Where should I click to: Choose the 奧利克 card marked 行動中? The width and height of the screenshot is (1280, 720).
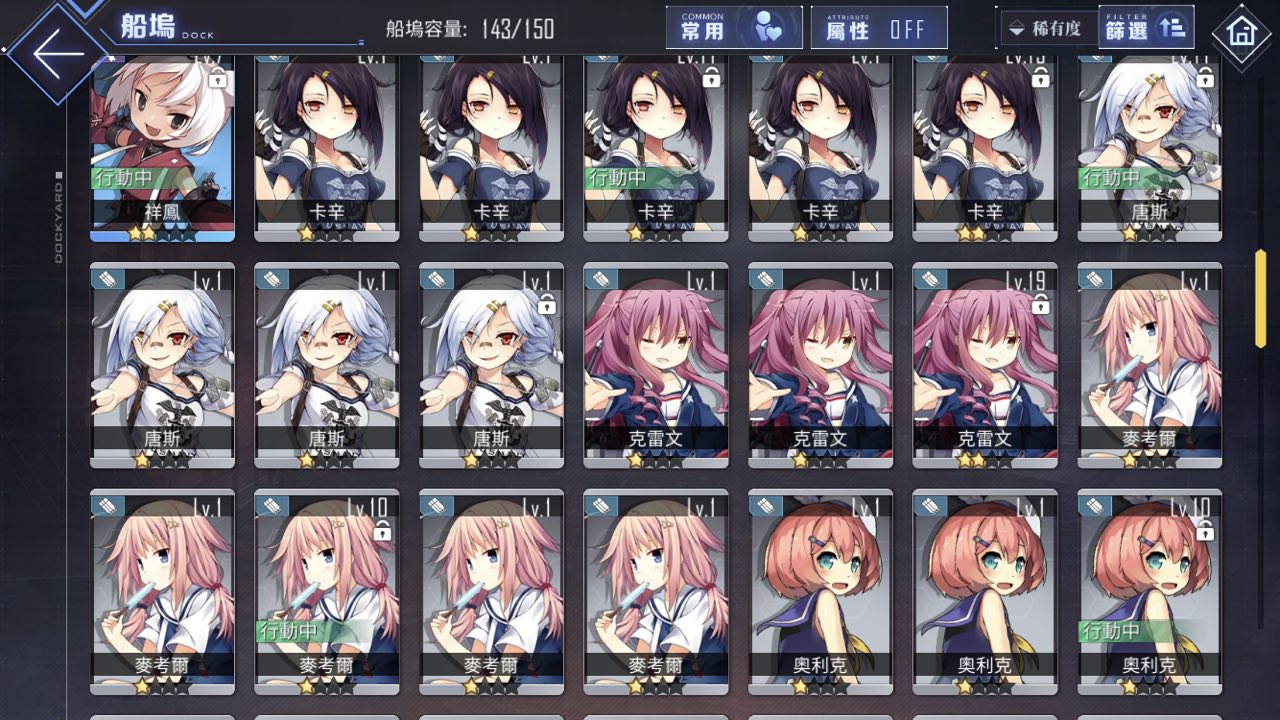click(1149, 592)
